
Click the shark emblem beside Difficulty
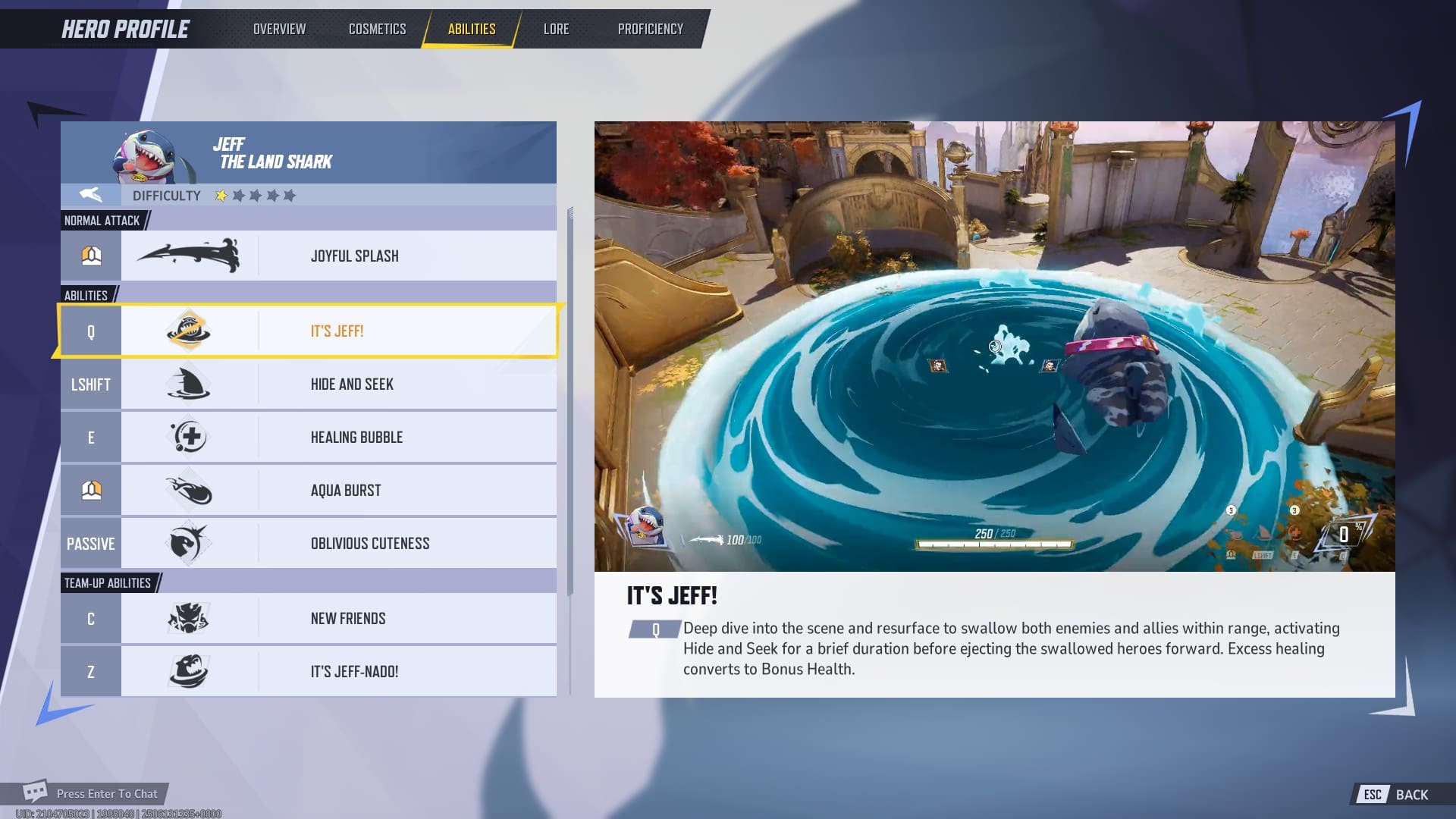pos(90,195)
